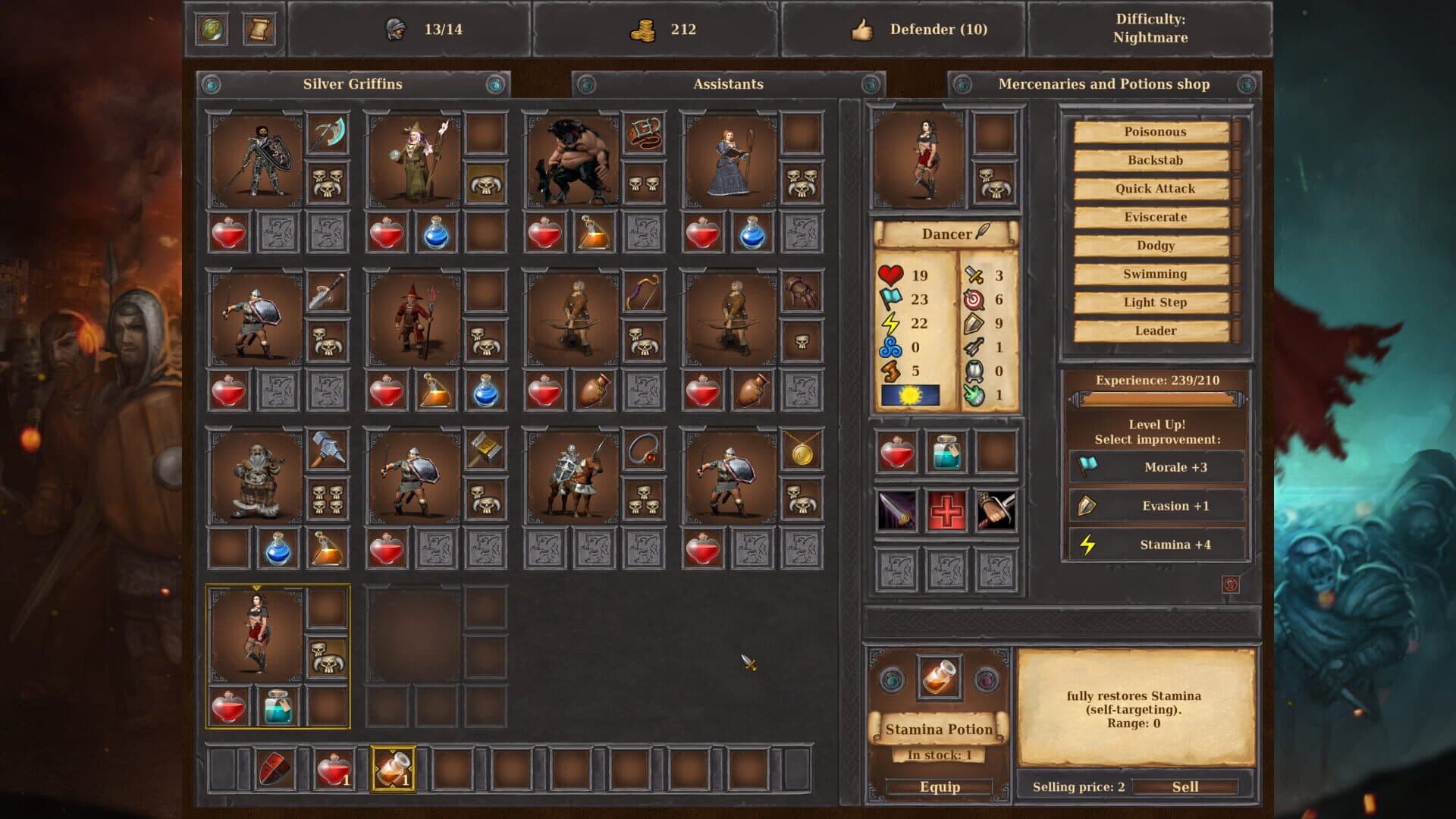
Task: Rename the Dancer with the quill icon
Action: point(983,232)
